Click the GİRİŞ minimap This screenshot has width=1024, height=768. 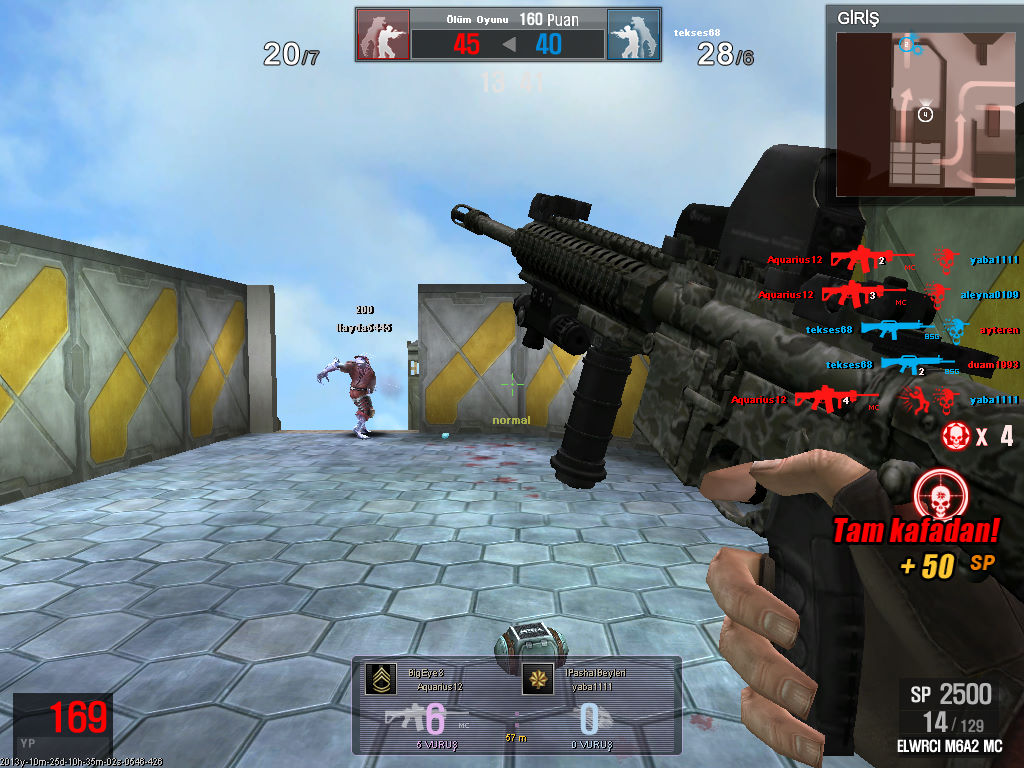click(924, 112)
